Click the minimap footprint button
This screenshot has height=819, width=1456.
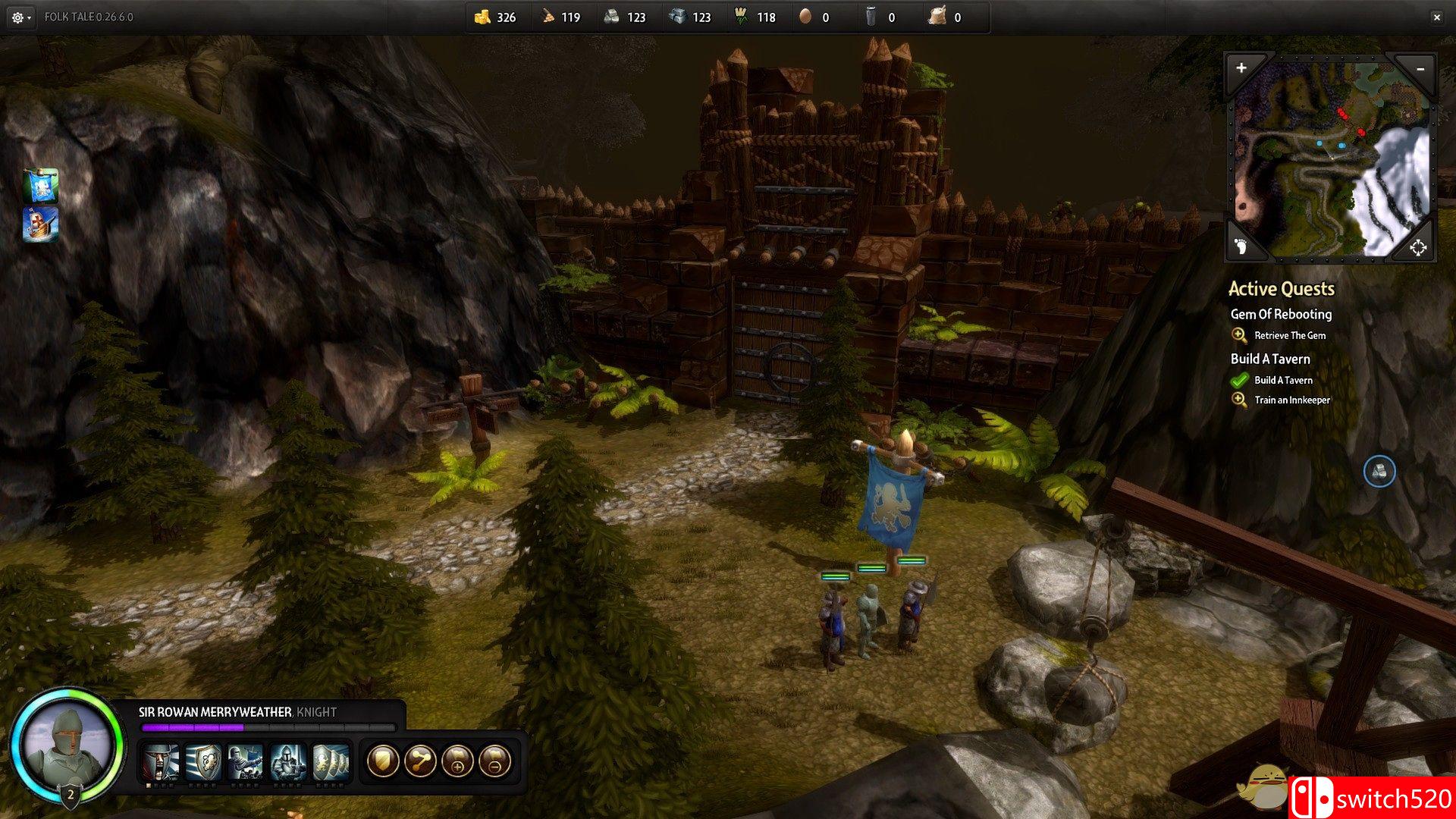tap(1241, 246)
